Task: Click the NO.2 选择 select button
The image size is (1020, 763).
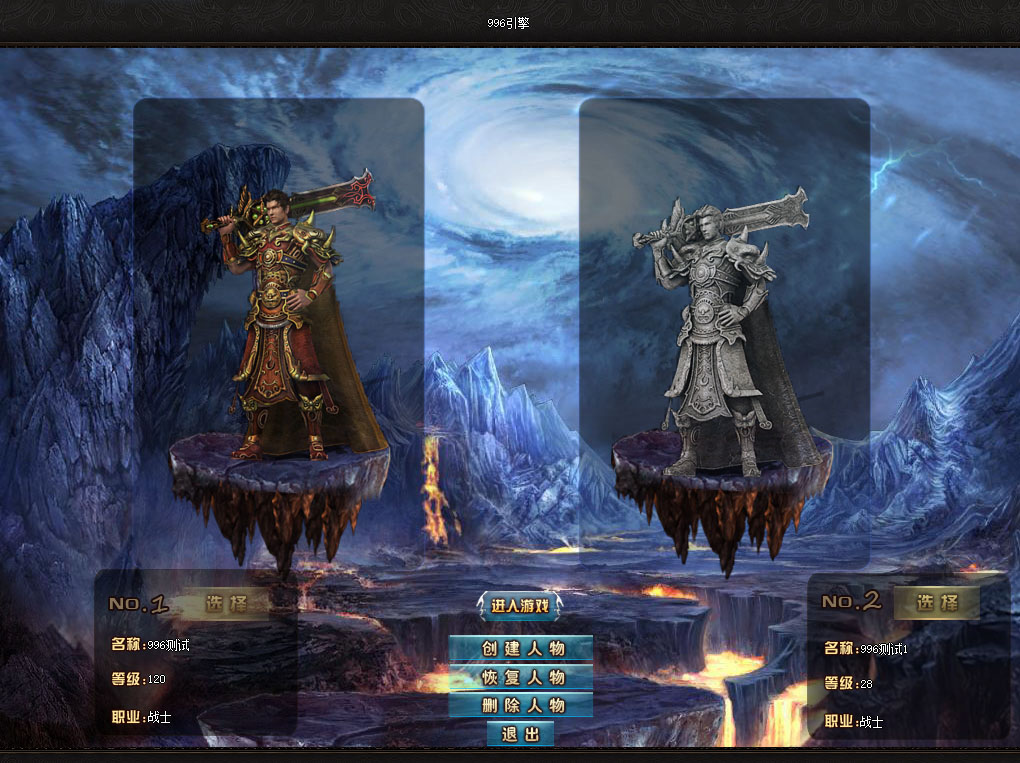Action: [x=936, y=602]
